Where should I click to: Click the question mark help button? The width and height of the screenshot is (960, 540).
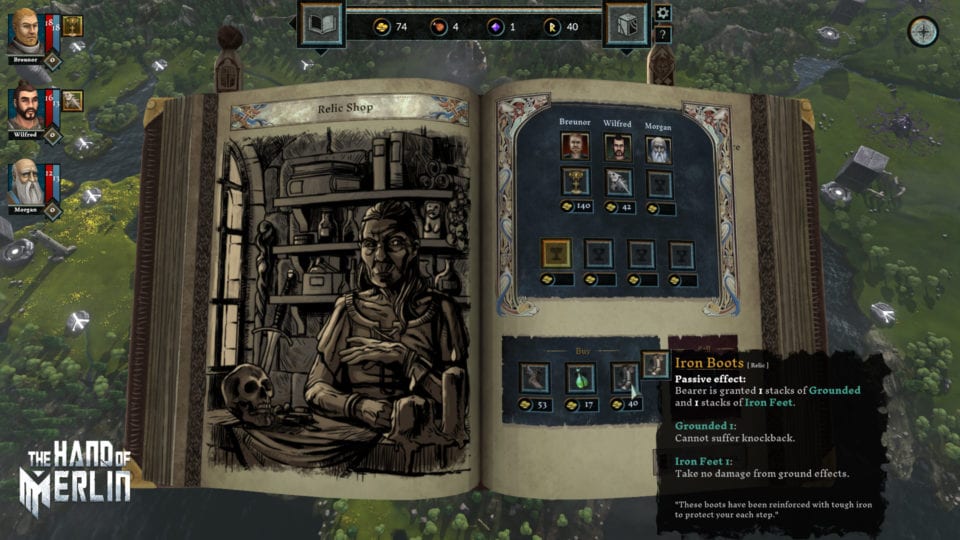pyautogui.click(x=662, y=34)
